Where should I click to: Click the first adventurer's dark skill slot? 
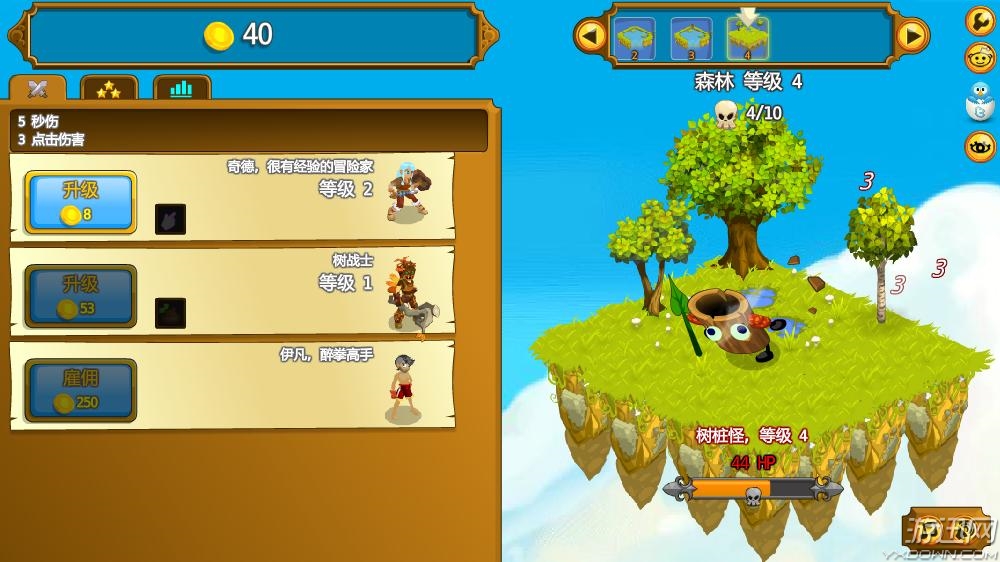click(170, 219)
